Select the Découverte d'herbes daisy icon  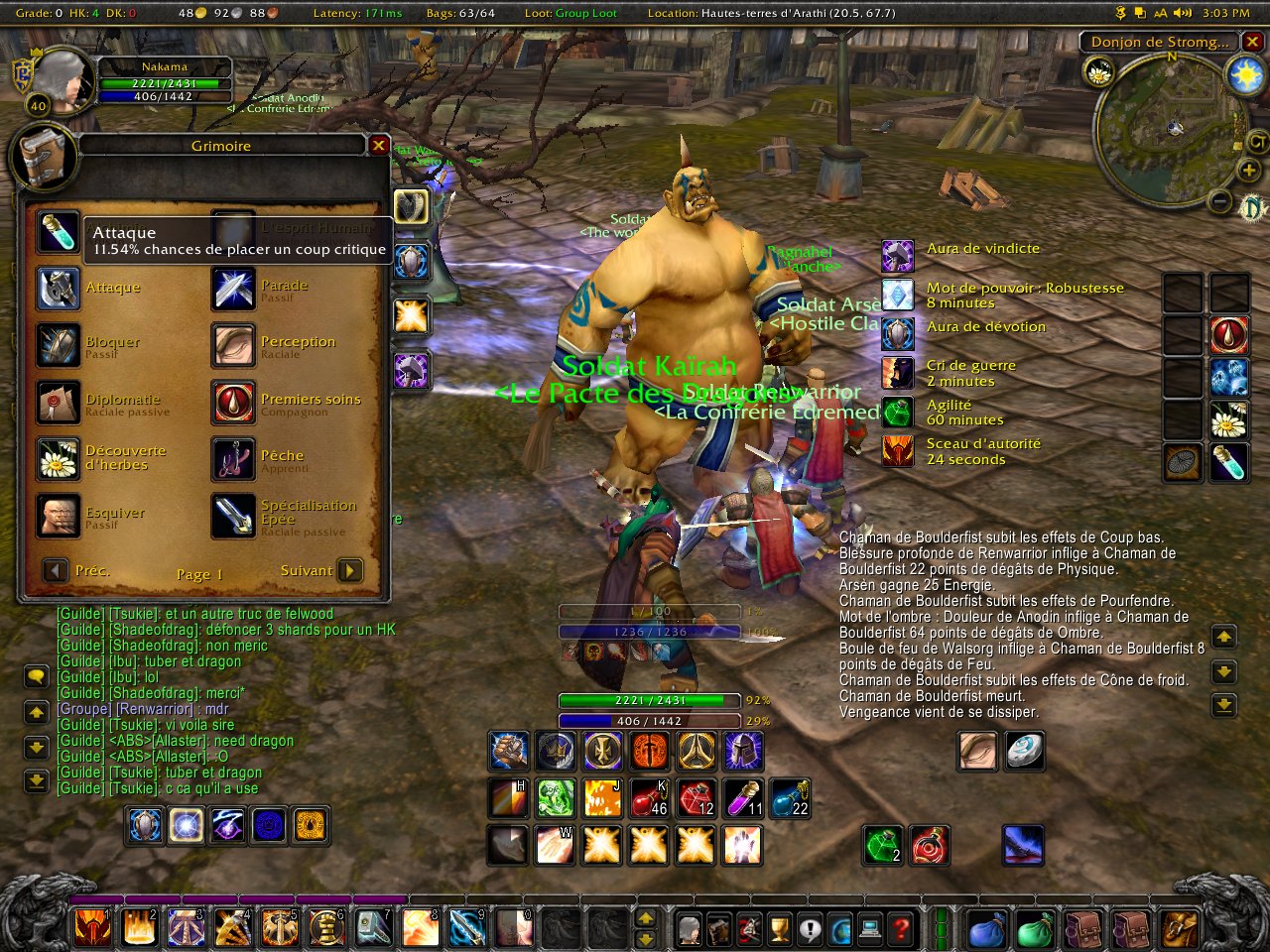click(59, 459)
